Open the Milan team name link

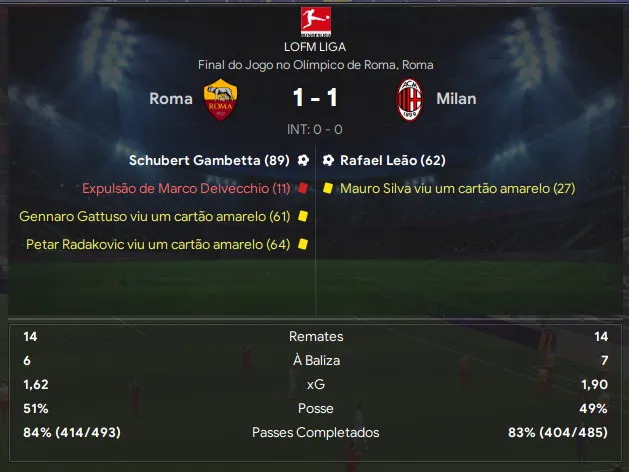[x=456, y=99]
